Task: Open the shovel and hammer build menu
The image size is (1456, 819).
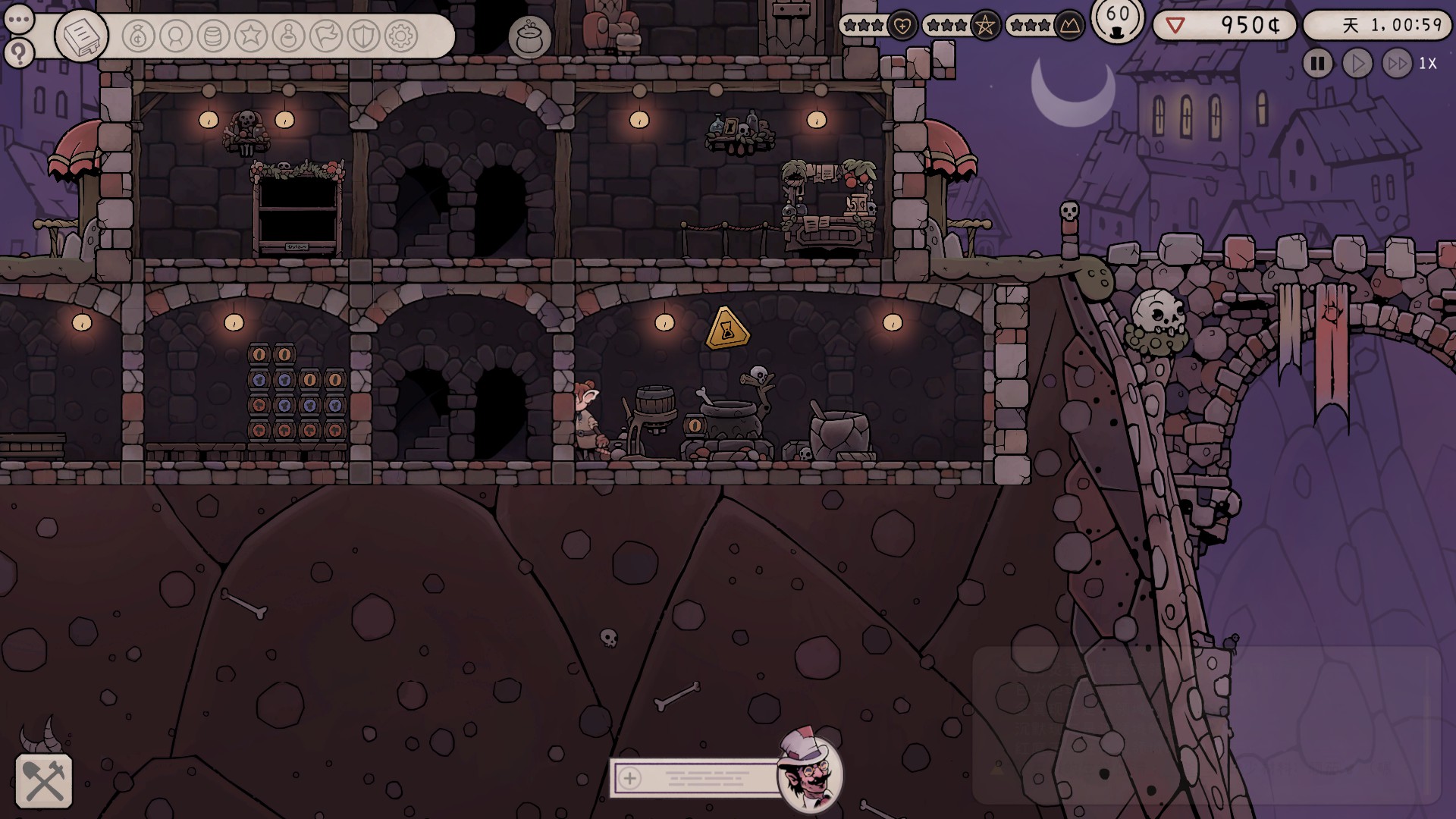Action: point(44,781)
